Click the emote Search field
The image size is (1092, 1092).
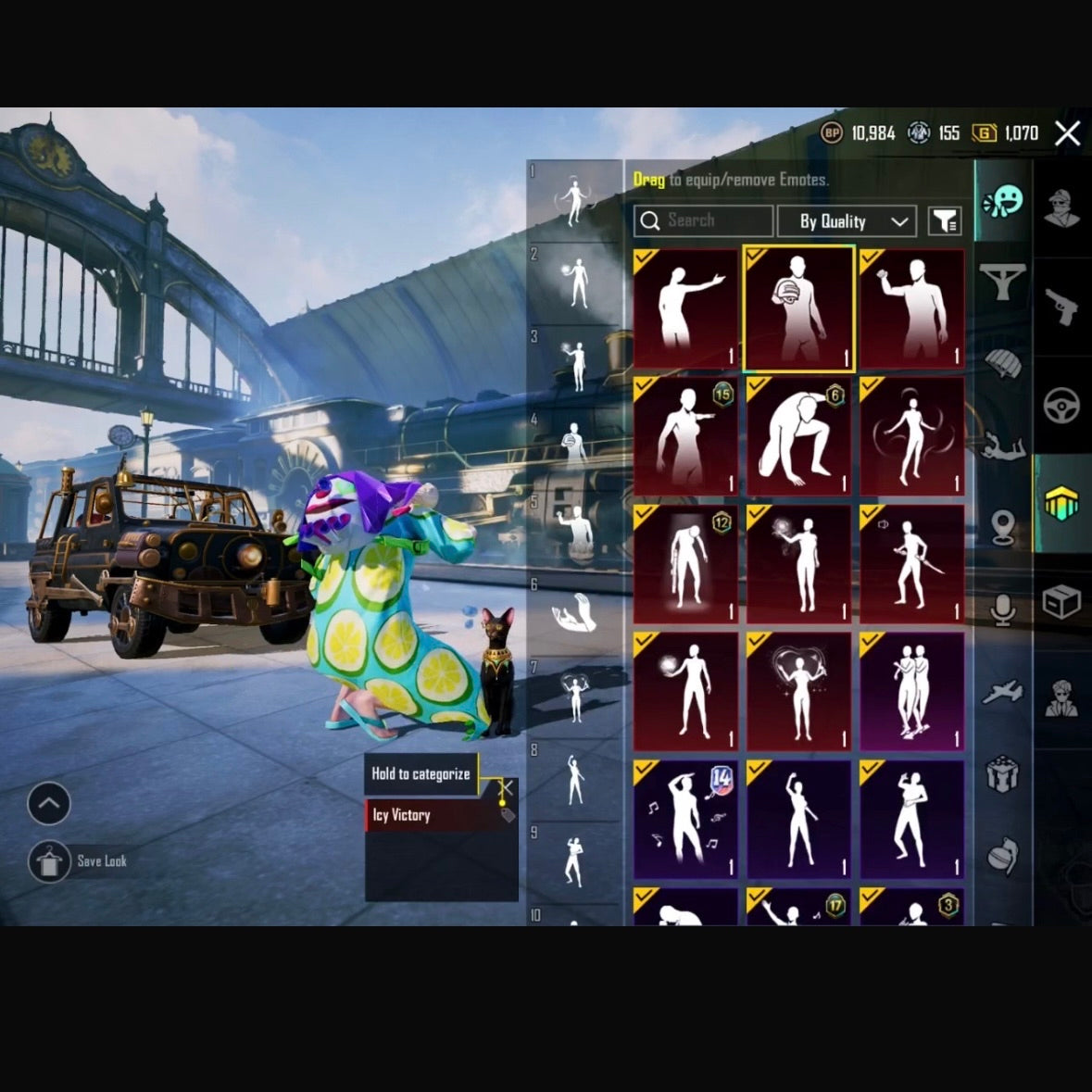[x=704, y=220]
